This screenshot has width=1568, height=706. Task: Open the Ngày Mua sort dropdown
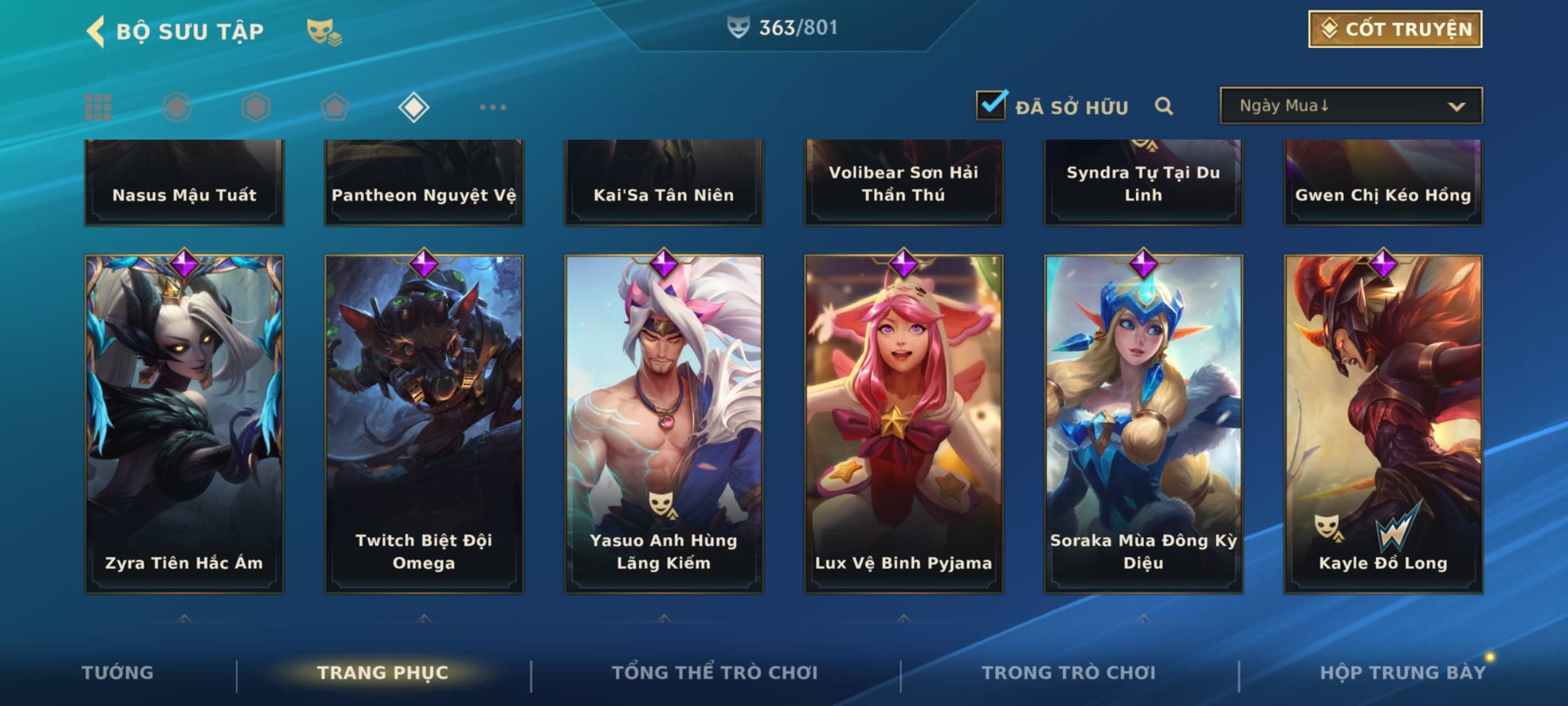[1350, 106]
